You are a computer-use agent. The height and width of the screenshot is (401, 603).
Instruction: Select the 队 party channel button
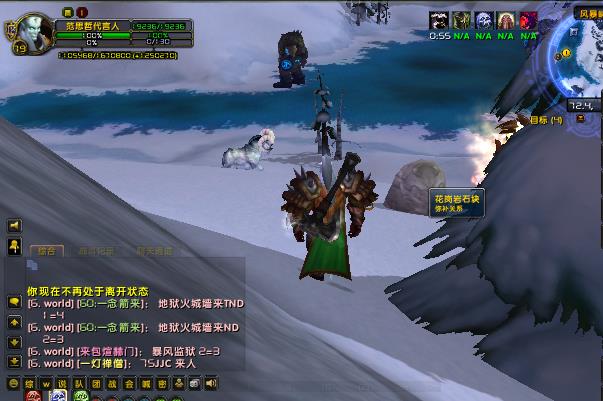pos(79,383)
